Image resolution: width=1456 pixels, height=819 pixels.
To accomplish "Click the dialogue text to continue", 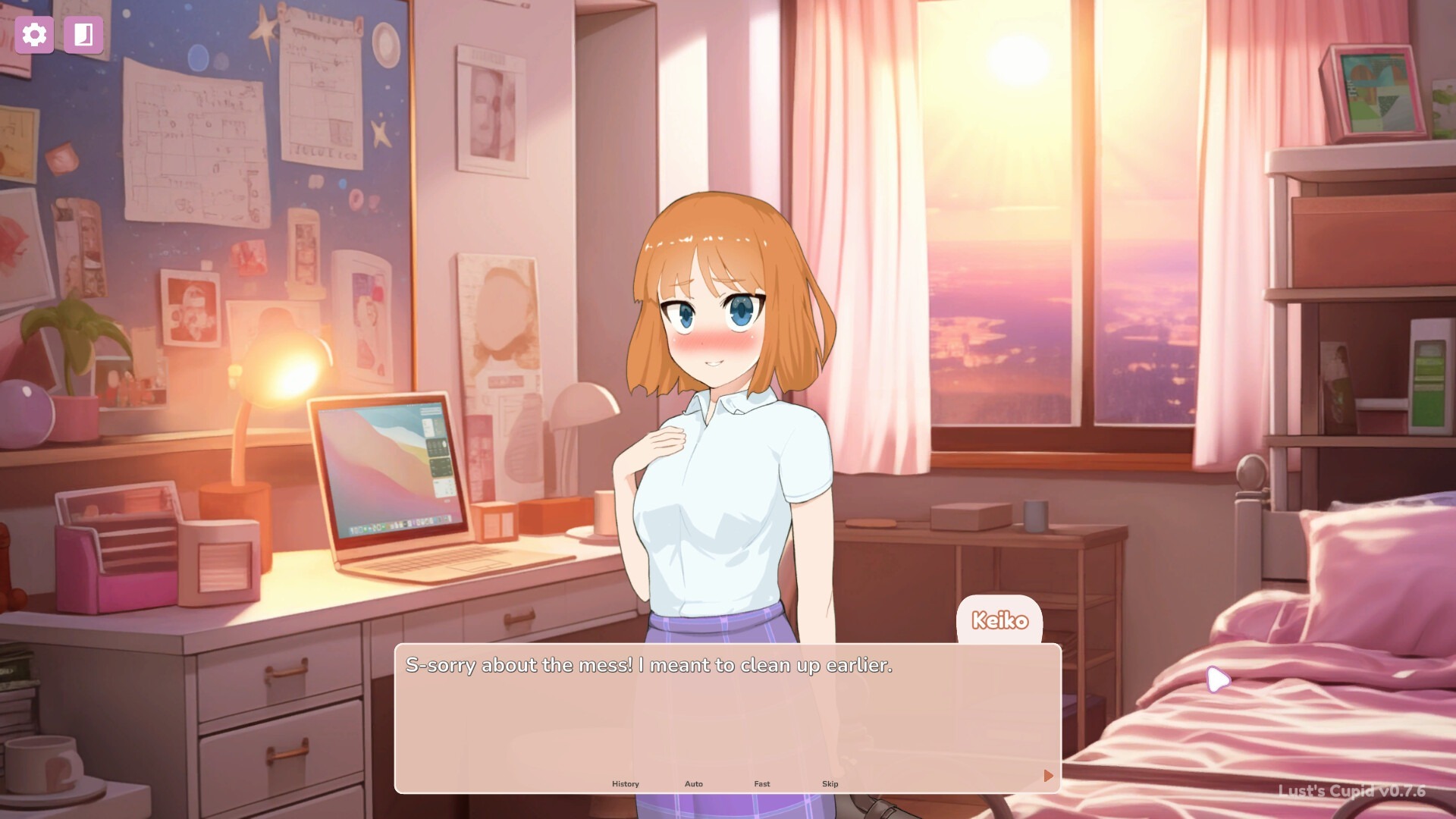I will pos(649,667).
